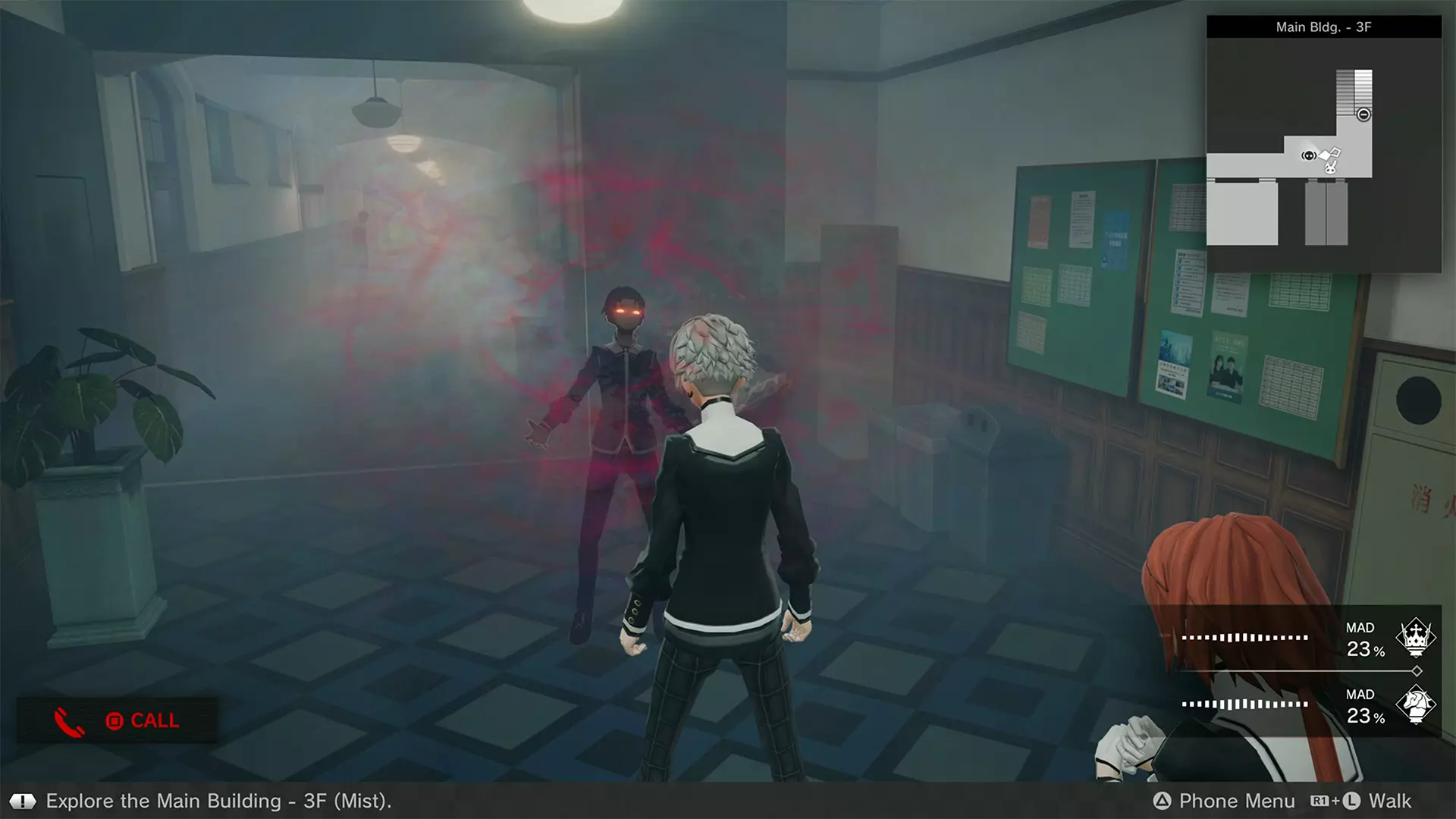
Task: Click the no-entry stairway marker on the minimap
Action: pos(1364,114)
